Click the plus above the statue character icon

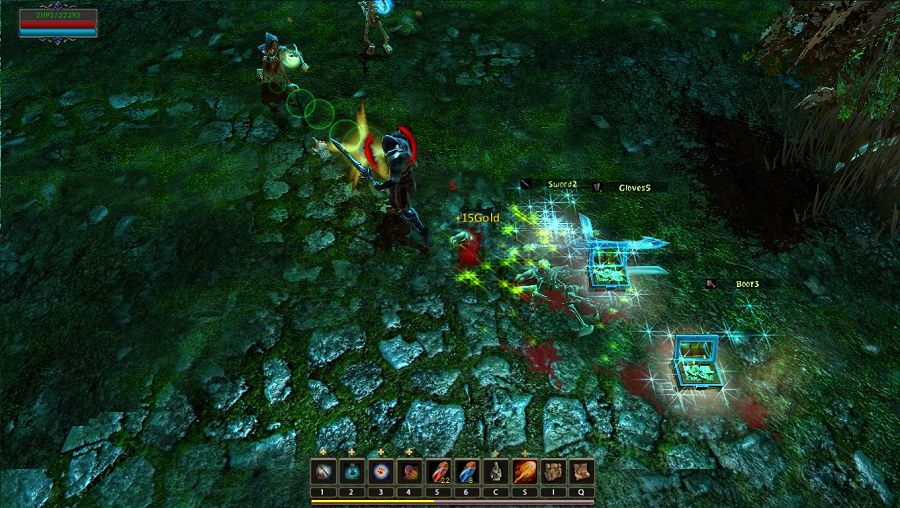[495, 452]
